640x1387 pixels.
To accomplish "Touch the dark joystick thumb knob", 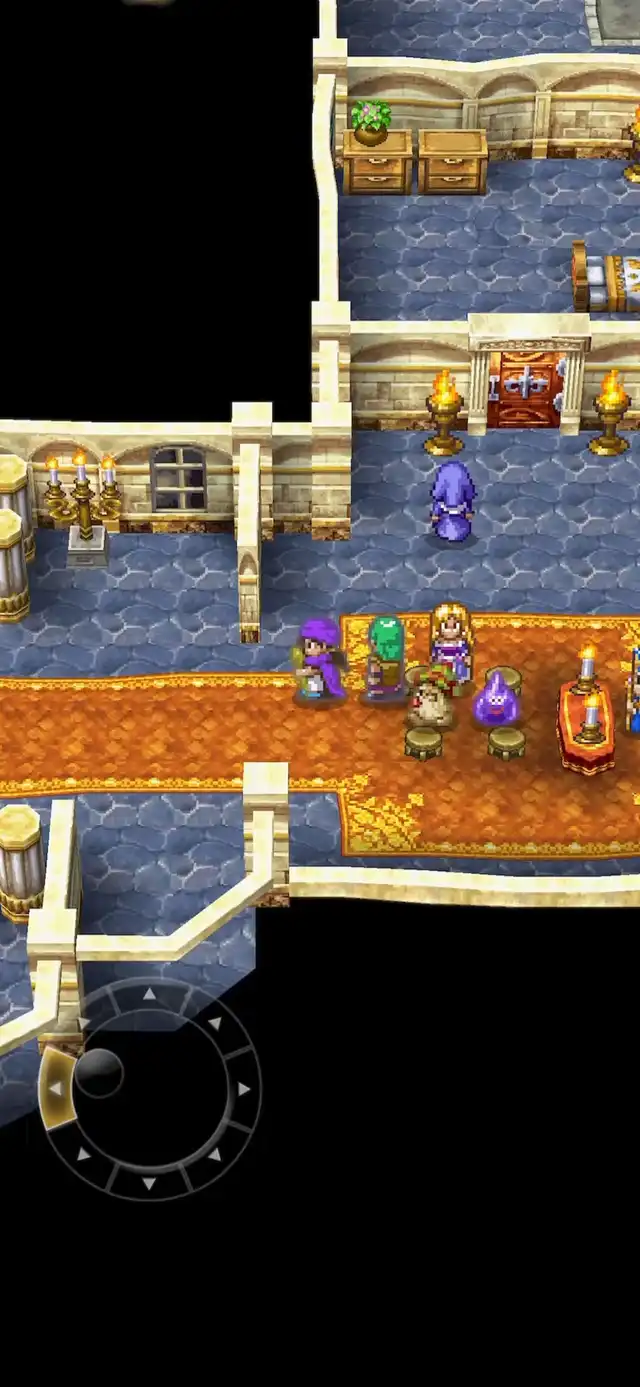I will click(99, 1072).
